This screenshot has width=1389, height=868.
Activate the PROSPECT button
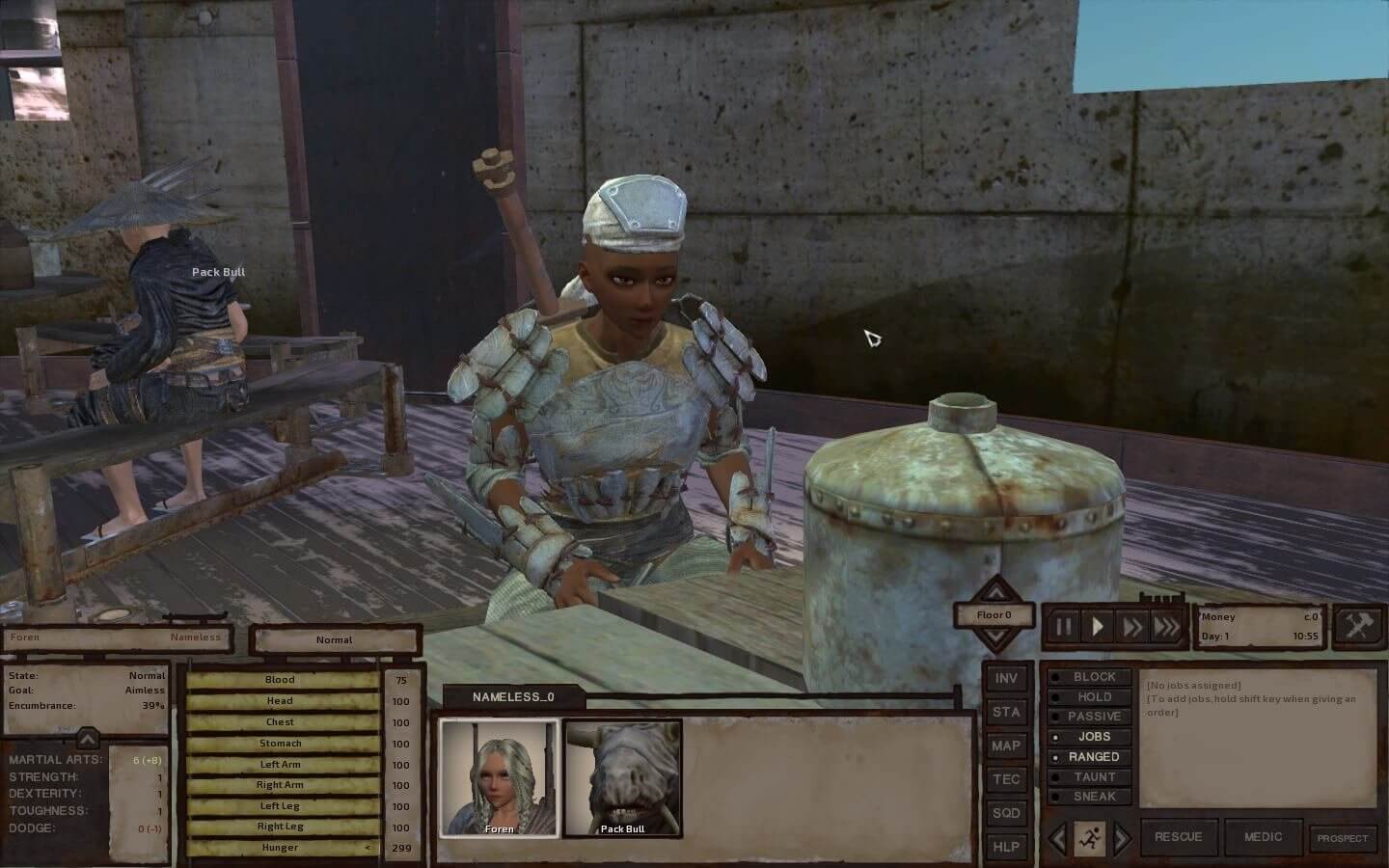point(1343,838)
